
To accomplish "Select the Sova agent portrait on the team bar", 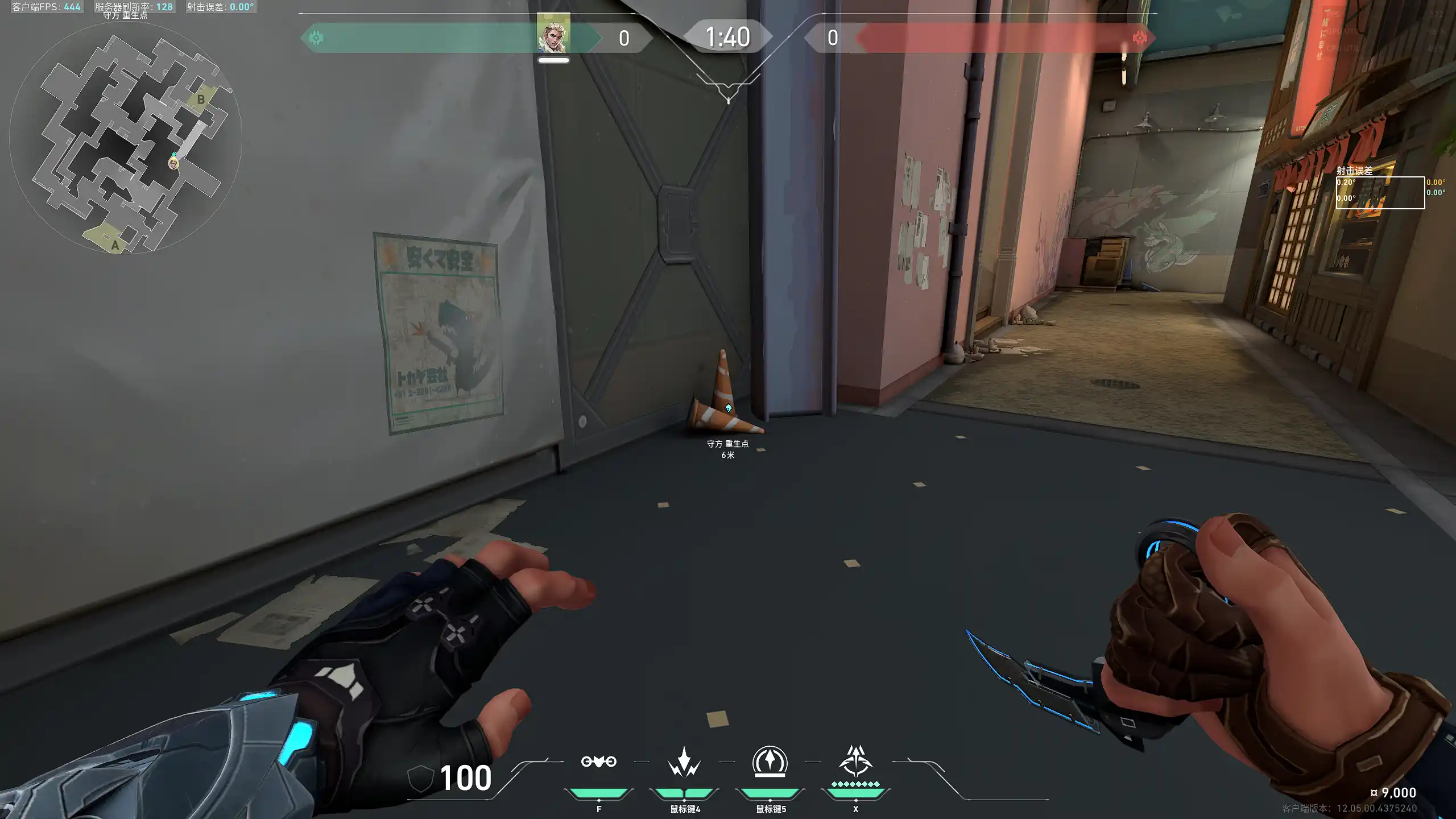I will [x=553, y=35].
